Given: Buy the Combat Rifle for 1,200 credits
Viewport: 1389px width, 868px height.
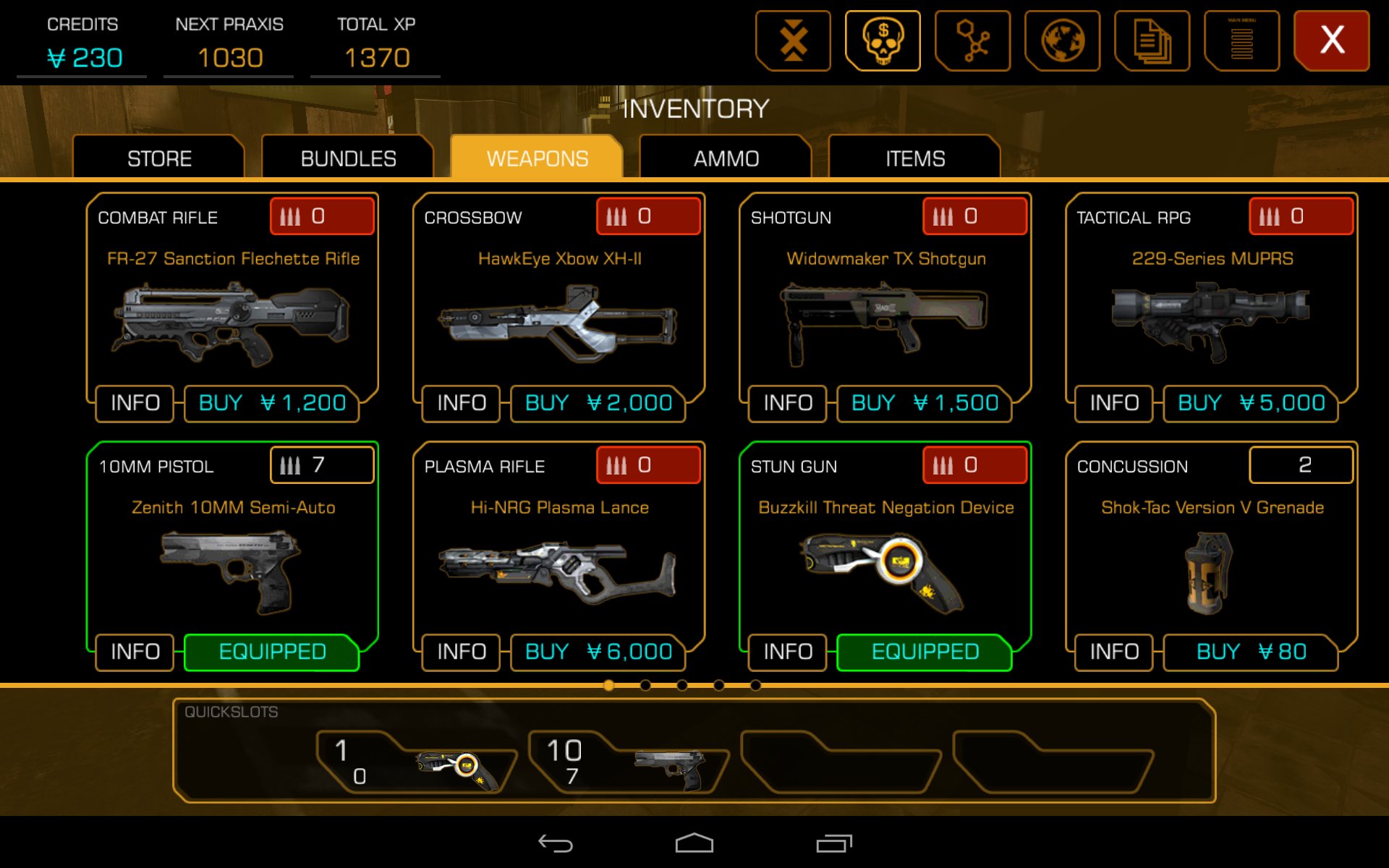Looking at the screenshot, I should [272, 403].
